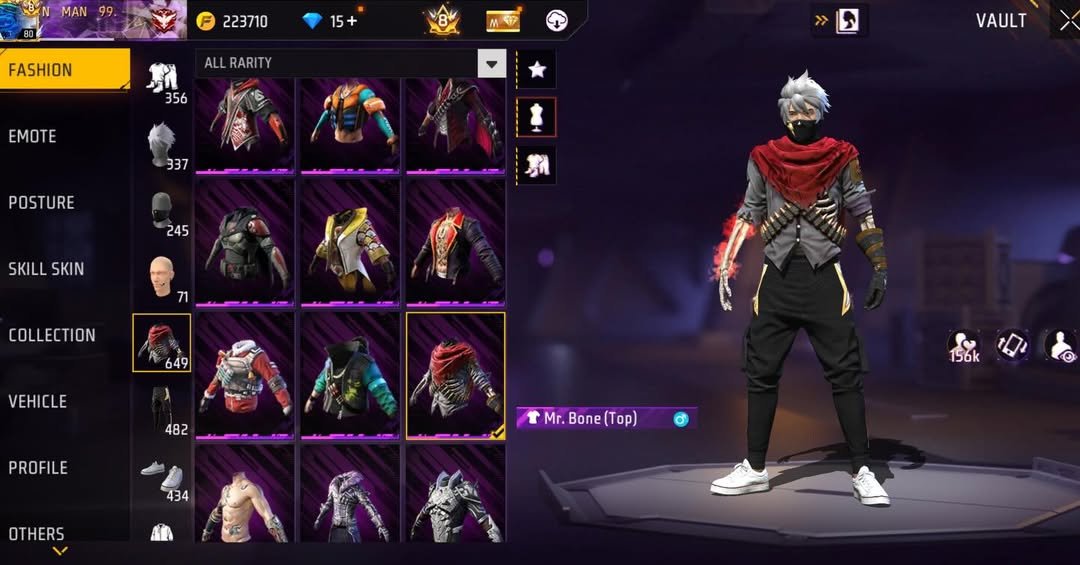Select the Skill Skin category
The width and height of the screenshot is (1080, 565).
46,268
